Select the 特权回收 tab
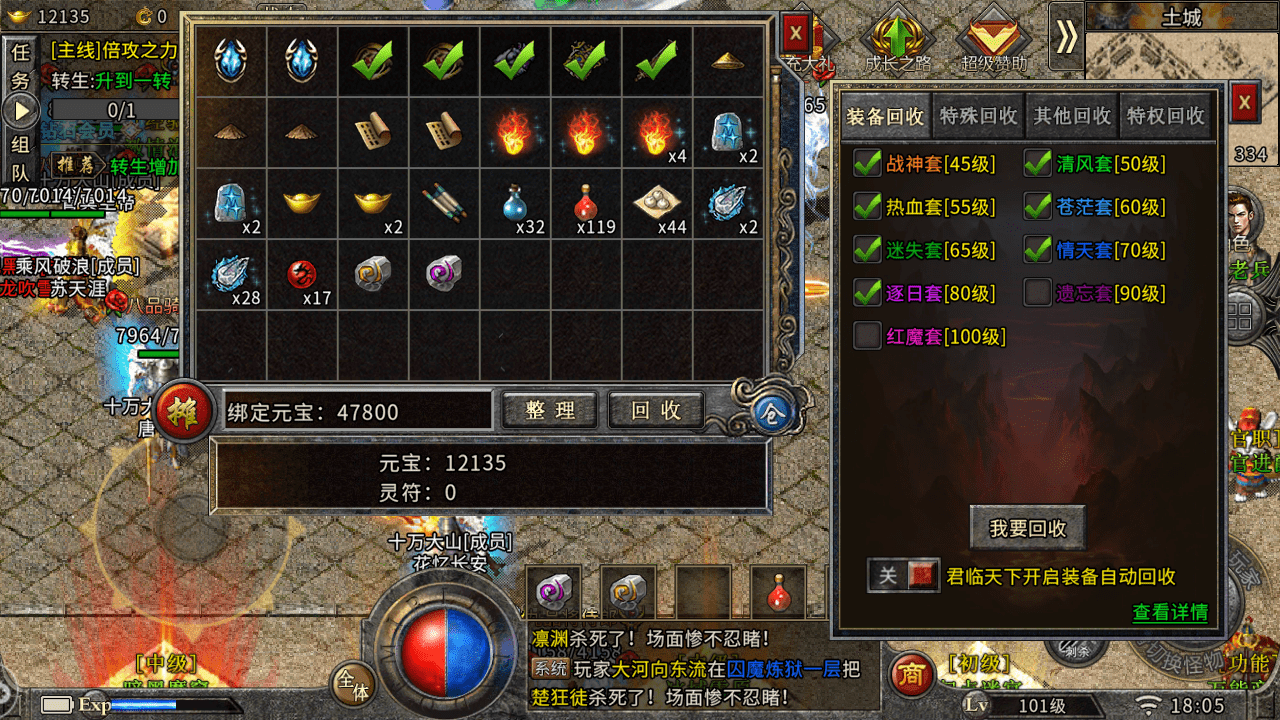1280x720 pixels. click(1165, 116)
